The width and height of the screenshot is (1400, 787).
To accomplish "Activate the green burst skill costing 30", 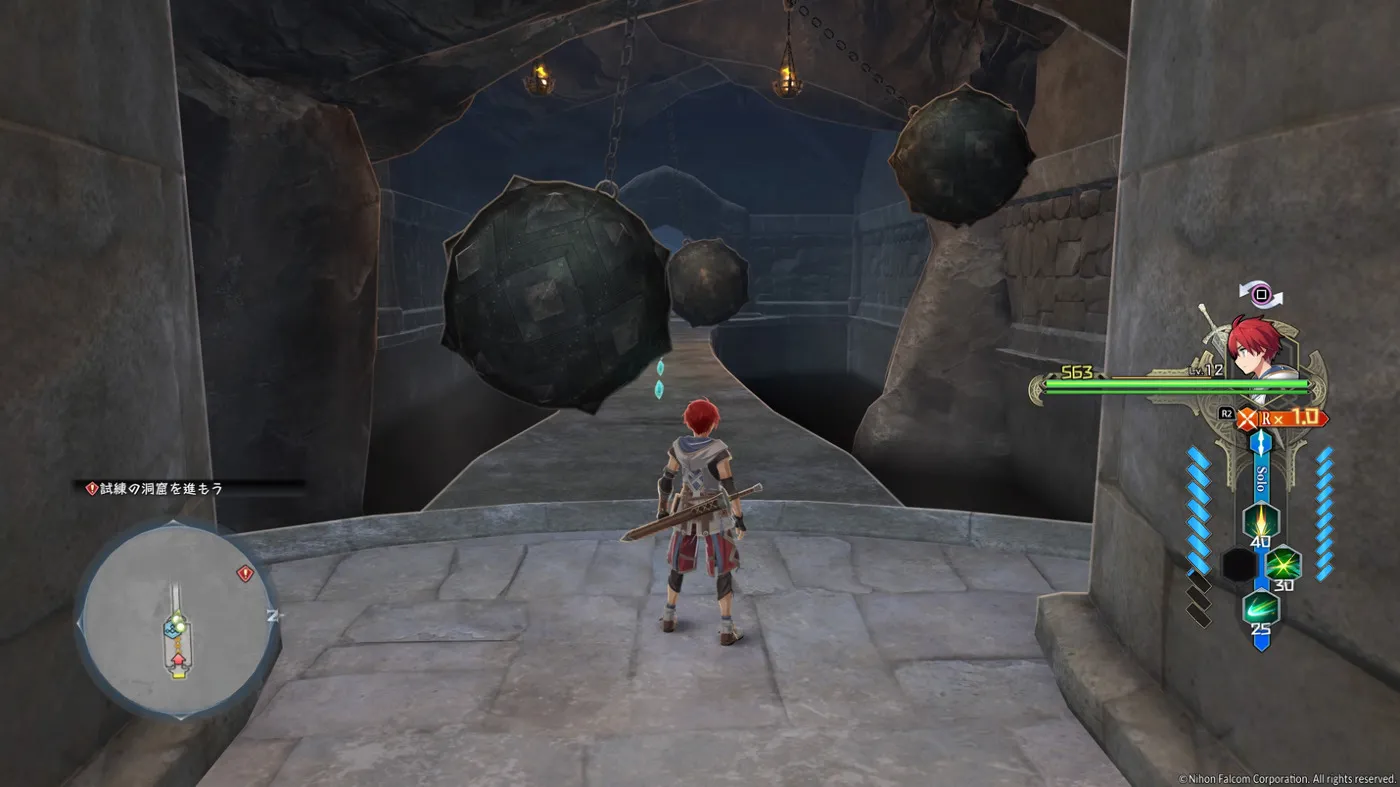I will pyautogui.click(x=1283, y=564).
